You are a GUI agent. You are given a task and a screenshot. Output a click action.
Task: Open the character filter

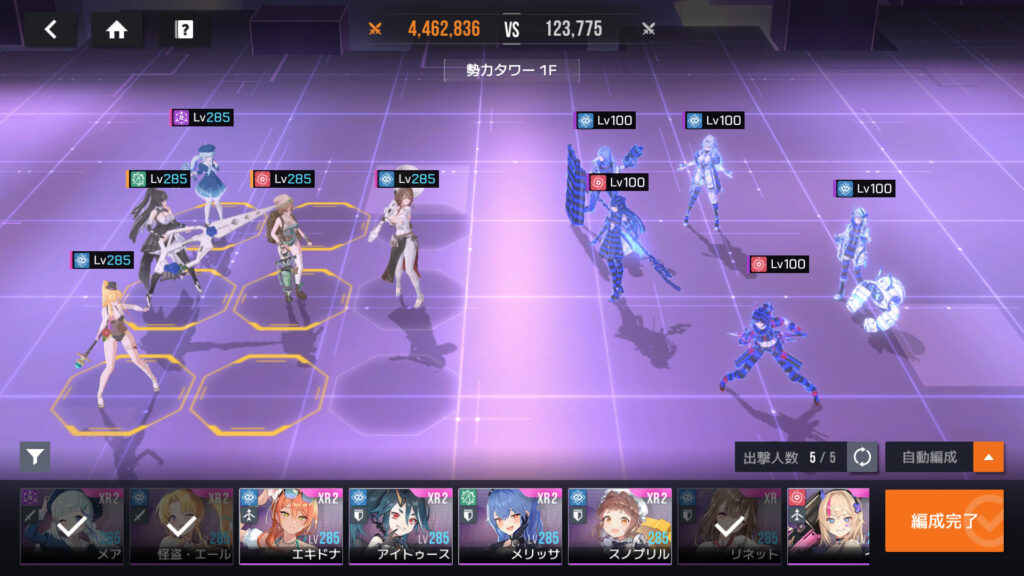(35, 457)
